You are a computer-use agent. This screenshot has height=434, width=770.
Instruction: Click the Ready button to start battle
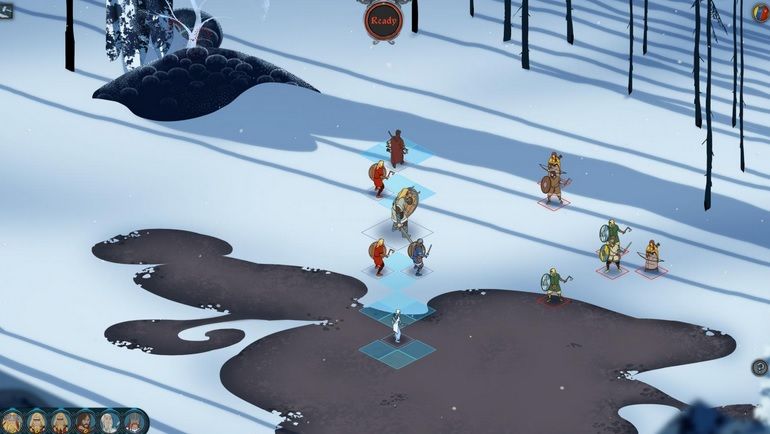click(383, 20)
